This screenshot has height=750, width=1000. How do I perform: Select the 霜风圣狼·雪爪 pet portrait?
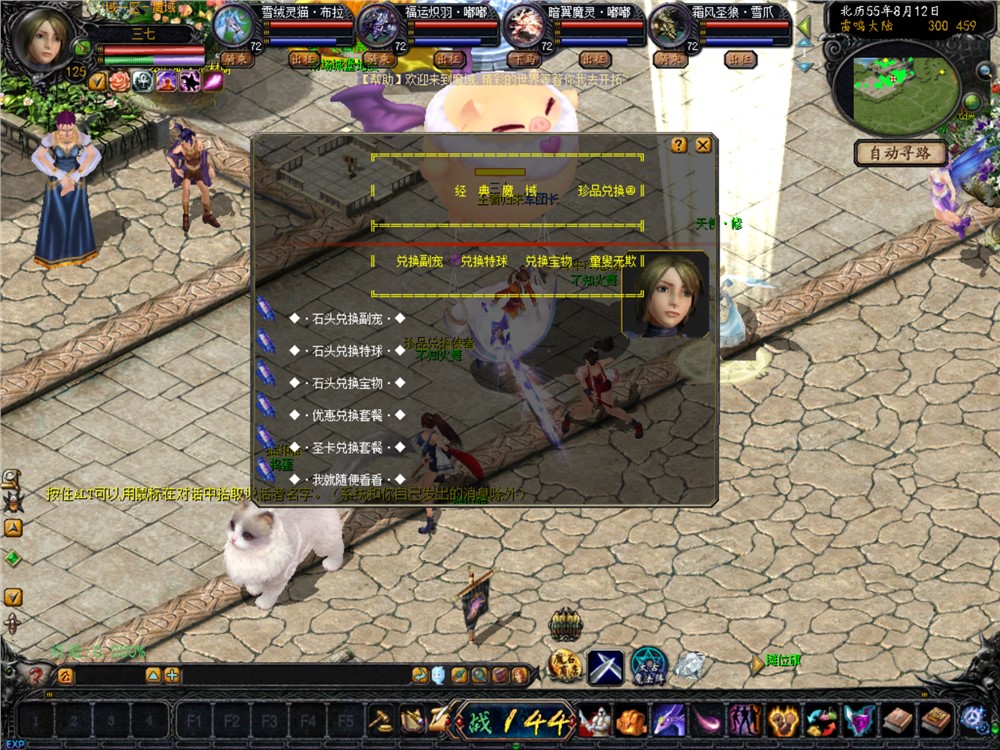click(x=669, y=24)
